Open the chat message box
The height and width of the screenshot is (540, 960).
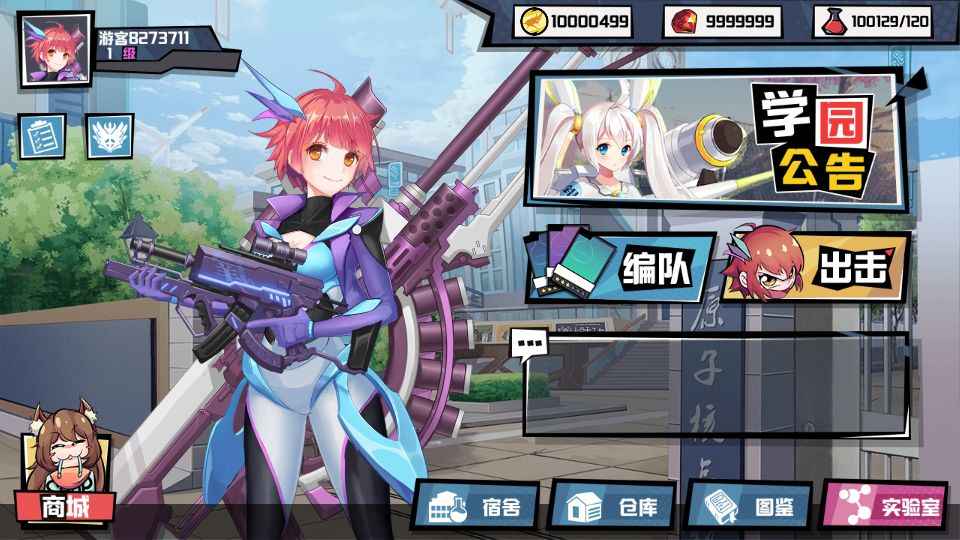(x=715, y=385)
